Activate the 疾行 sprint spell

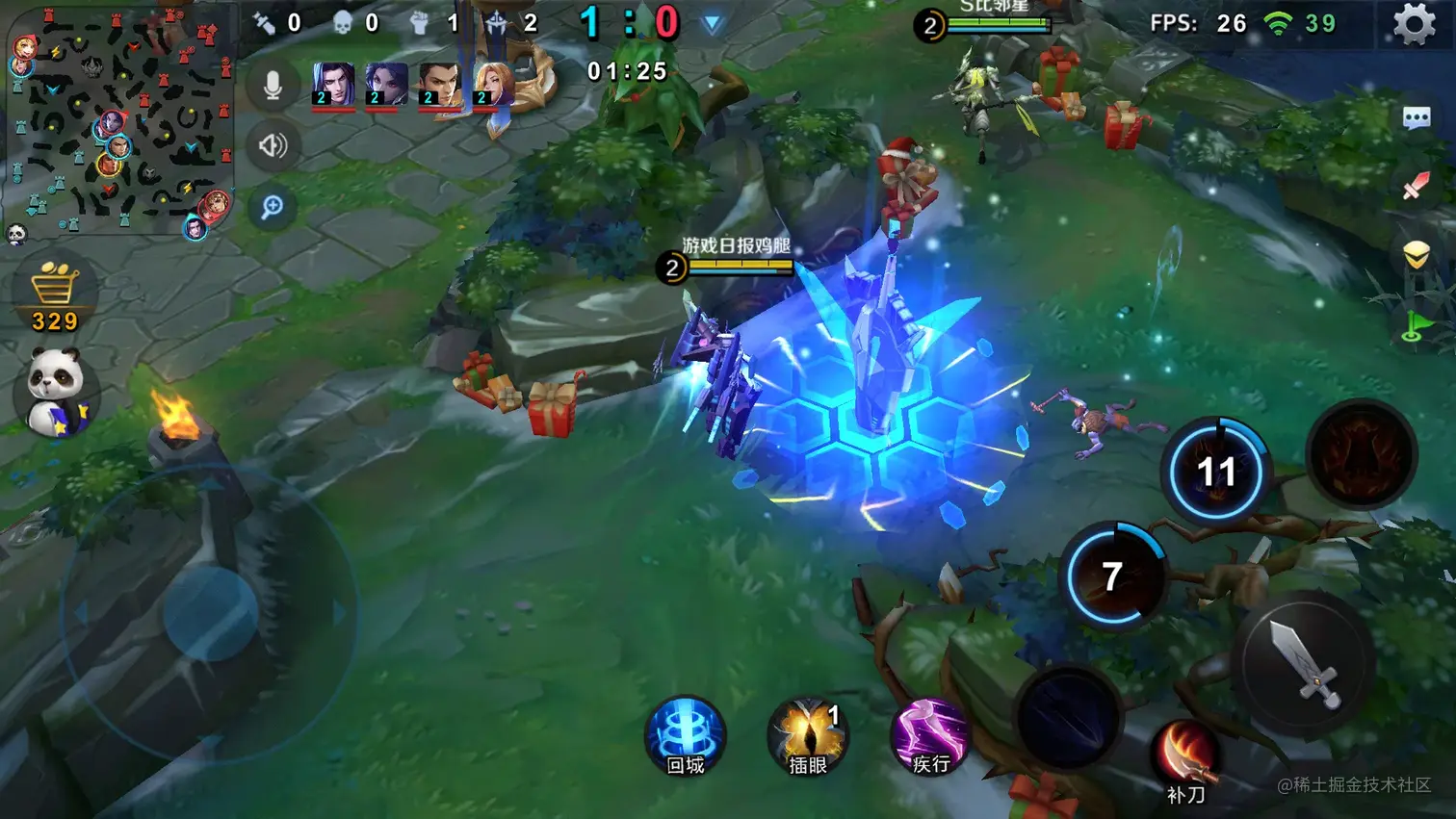click(x=930, y=736)
